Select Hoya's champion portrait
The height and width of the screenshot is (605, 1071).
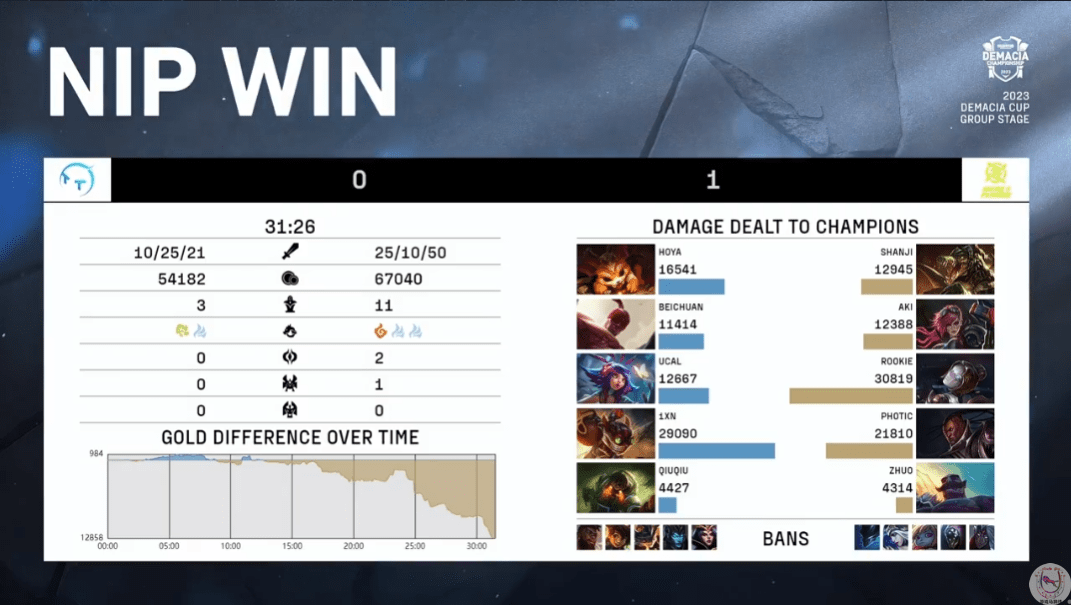tap(615, 269)
